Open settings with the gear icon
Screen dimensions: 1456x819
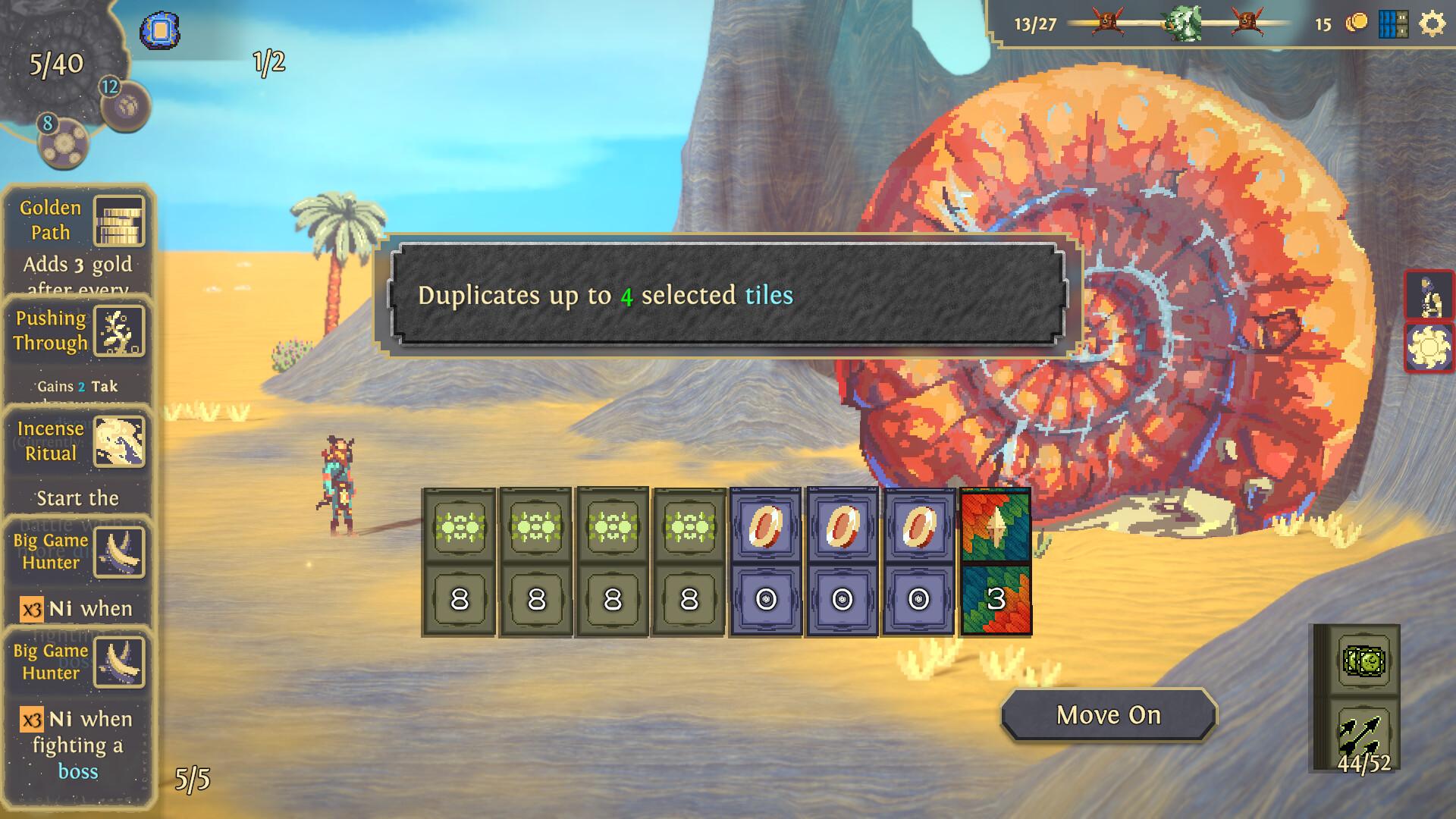pyautogui.click(x=1432, y=24)
